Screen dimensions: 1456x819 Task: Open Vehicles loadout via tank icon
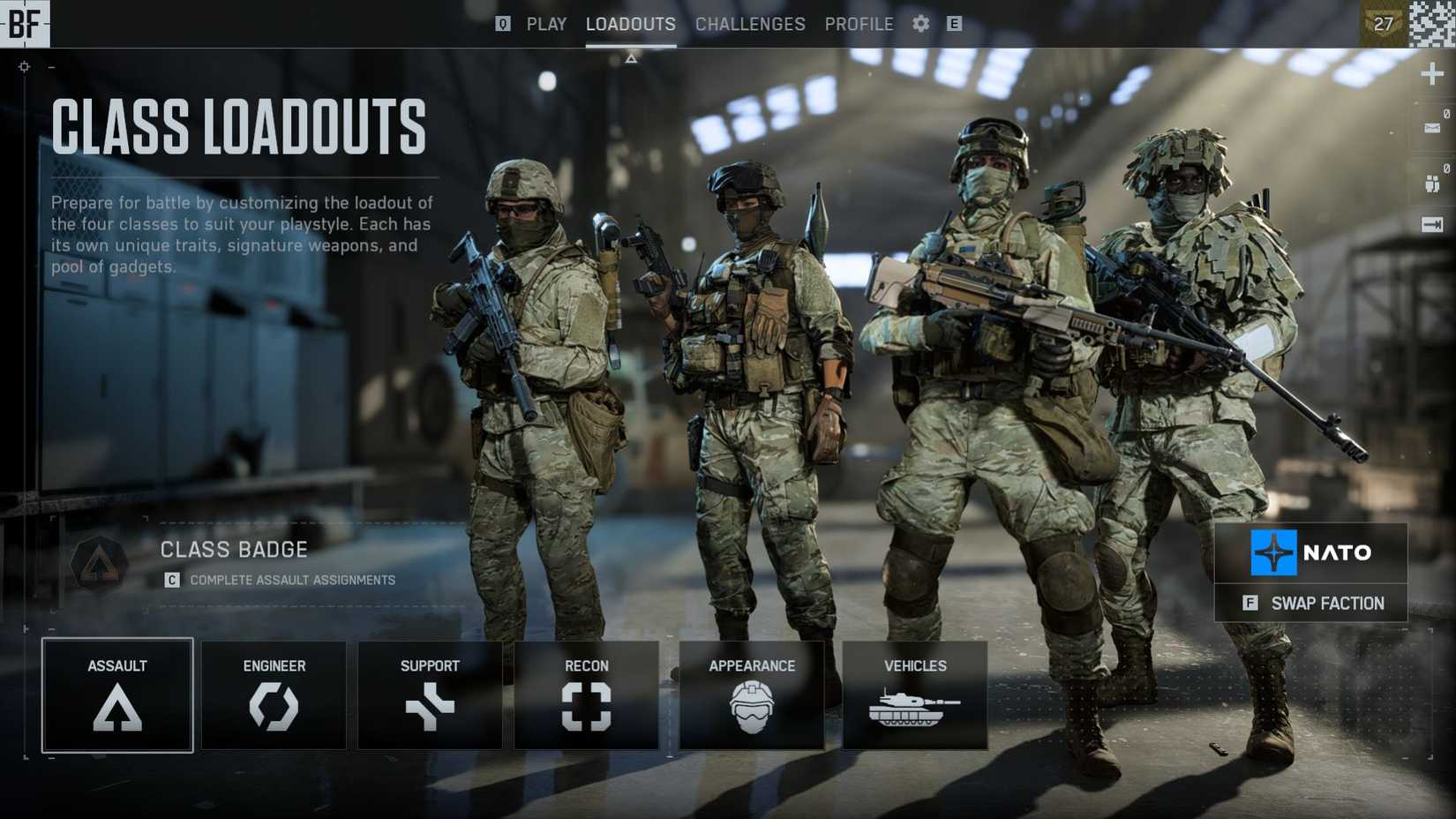click(x=915, y=706)
